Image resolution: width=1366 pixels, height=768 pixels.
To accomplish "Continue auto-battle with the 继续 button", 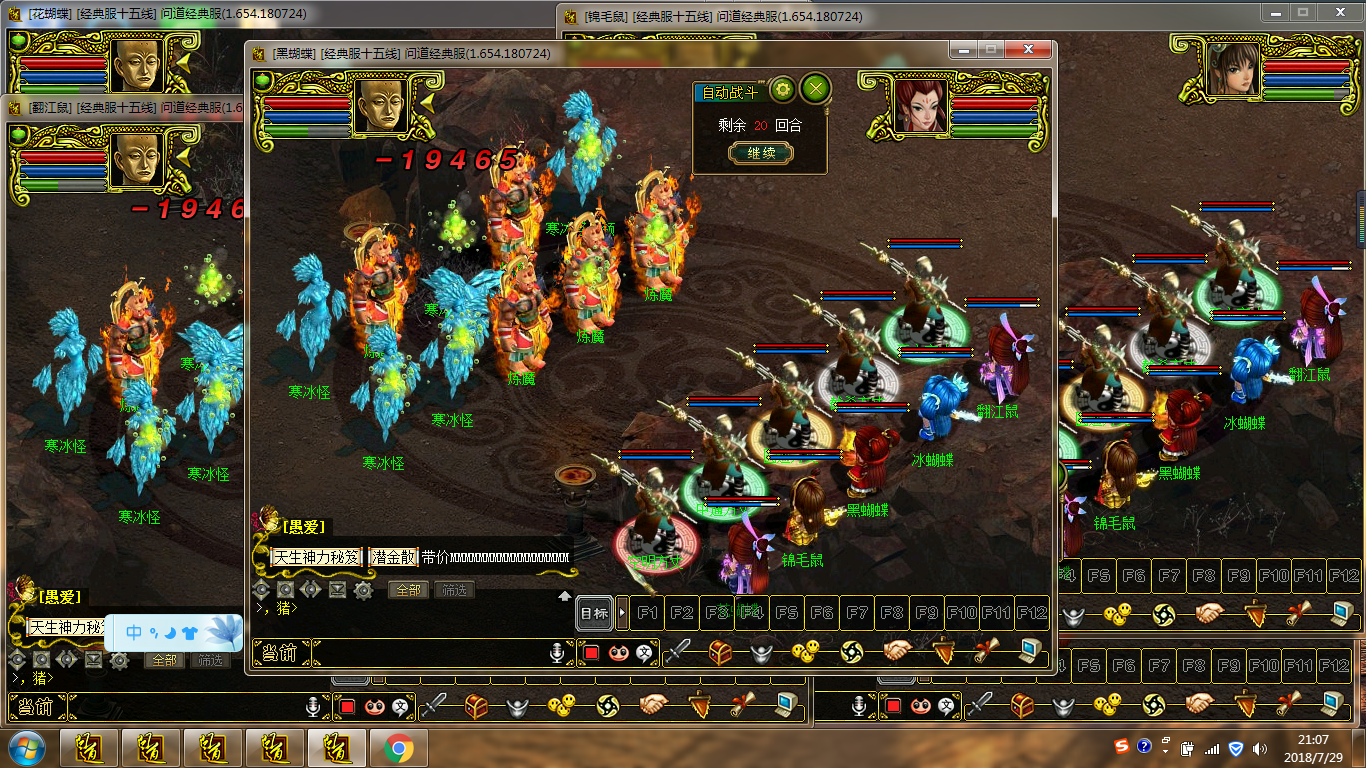I will pyautogui.click(x=760, y=153).
